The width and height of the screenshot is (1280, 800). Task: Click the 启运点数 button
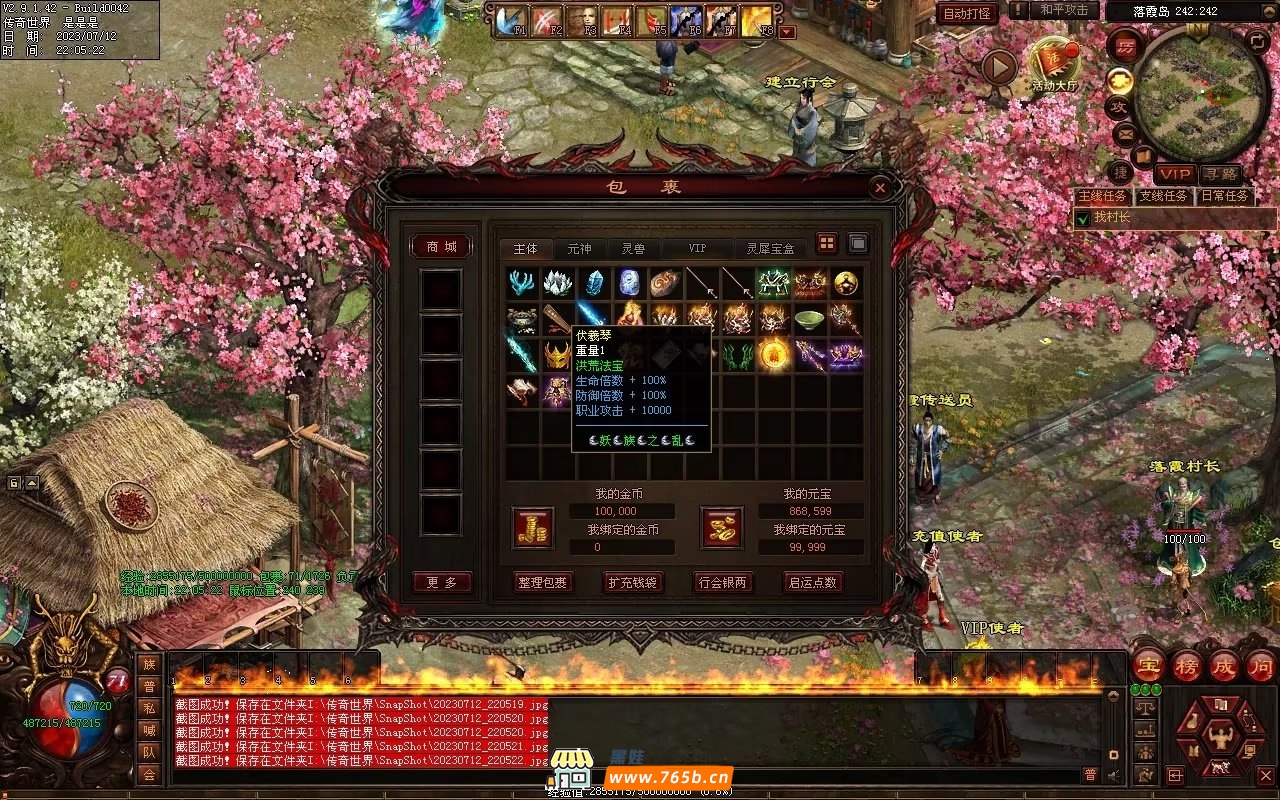[x=812, y=582]
